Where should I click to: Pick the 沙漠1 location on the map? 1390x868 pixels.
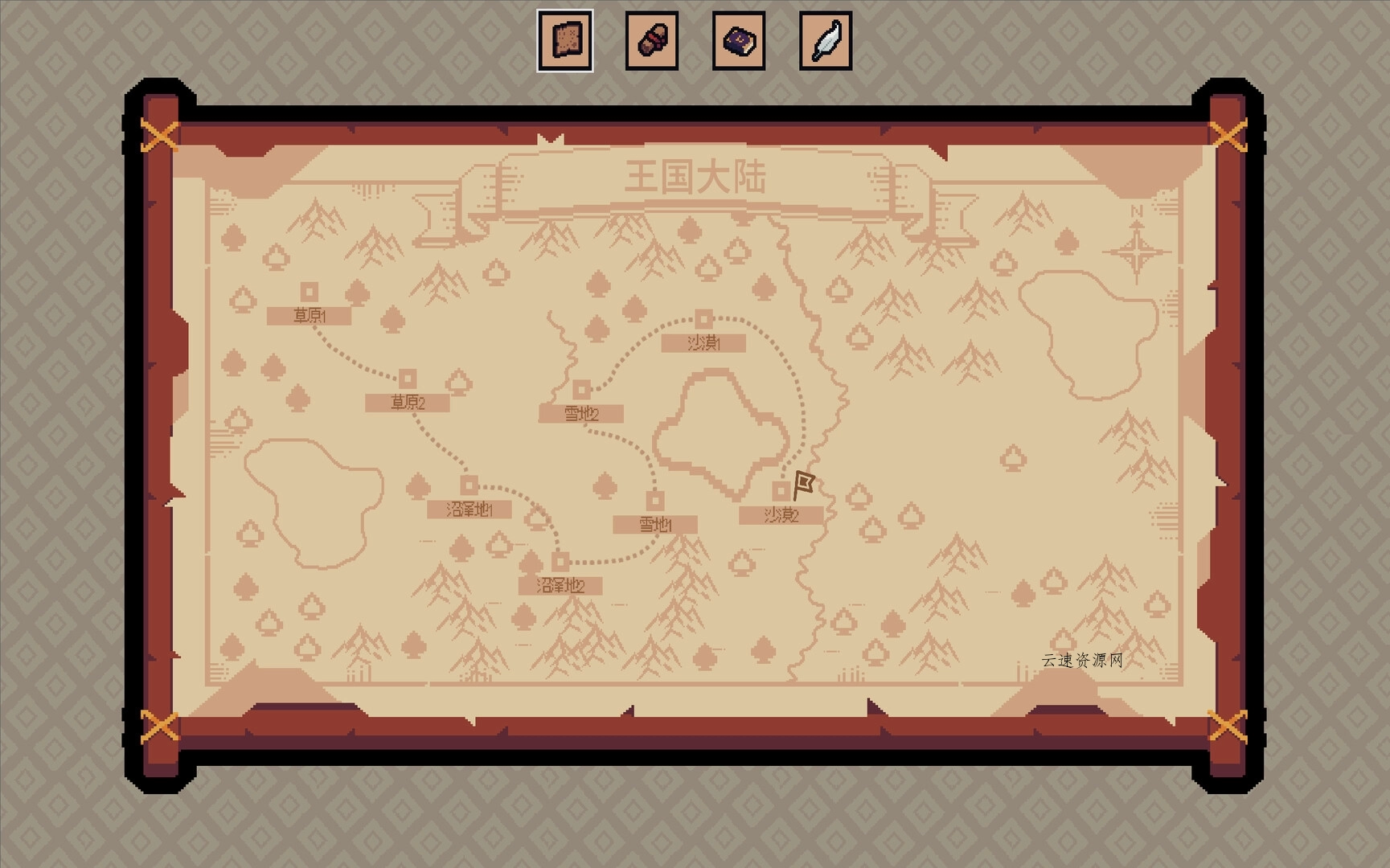(x=703, y=319)
